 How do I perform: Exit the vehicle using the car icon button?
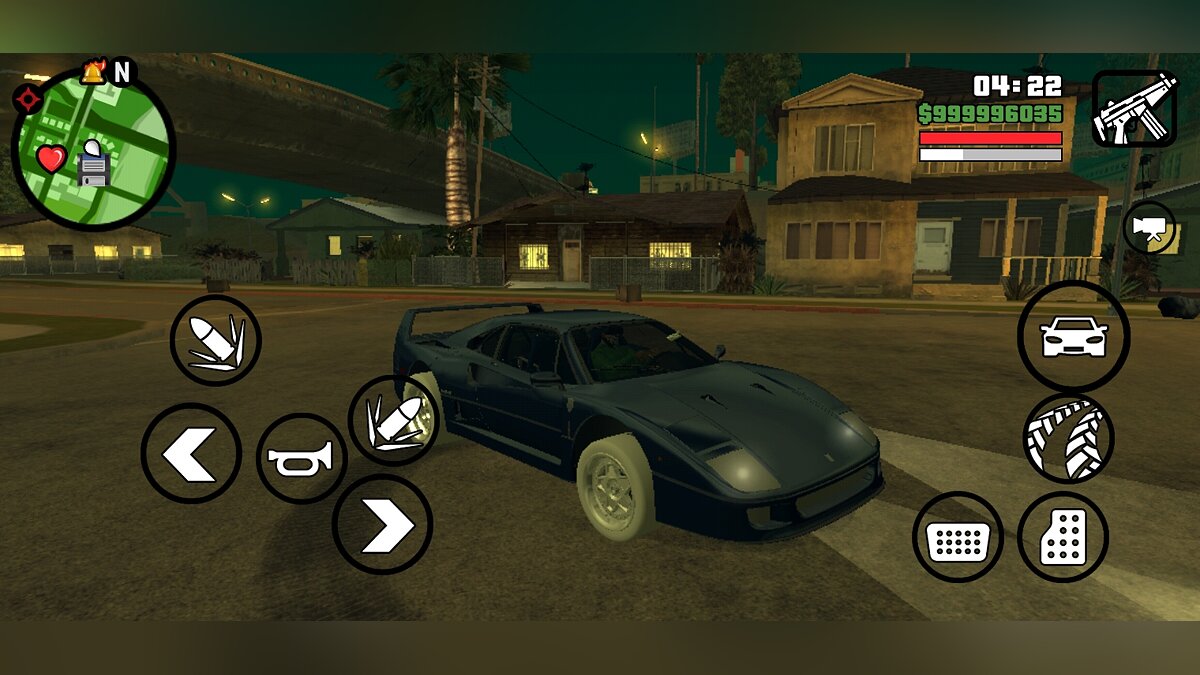(x=1073, y=337)
